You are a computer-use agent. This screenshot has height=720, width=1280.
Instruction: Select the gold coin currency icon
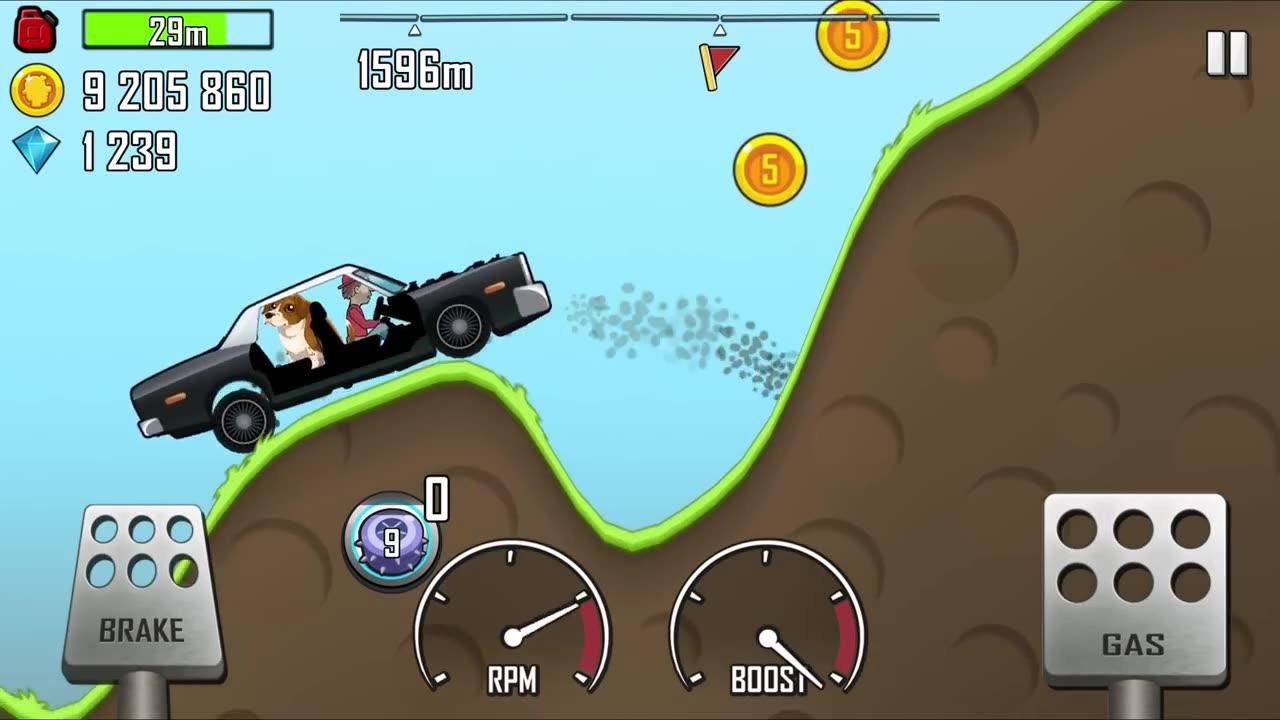[x=34, y=89]
